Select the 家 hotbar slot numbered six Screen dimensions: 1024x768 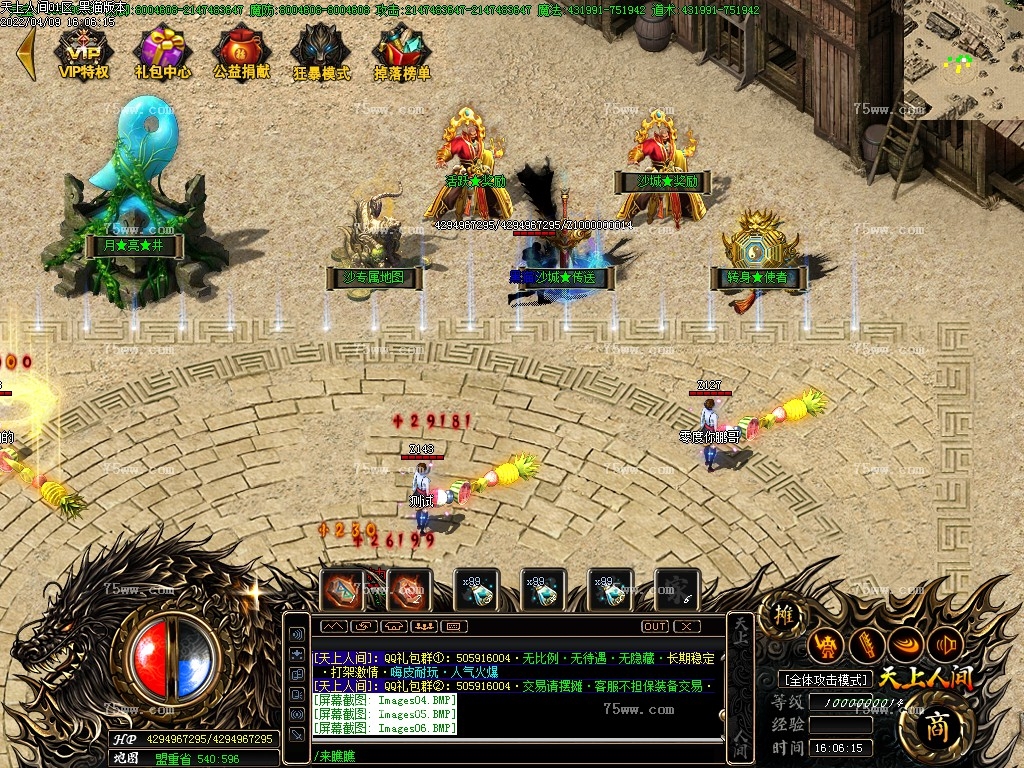[676, 590]
